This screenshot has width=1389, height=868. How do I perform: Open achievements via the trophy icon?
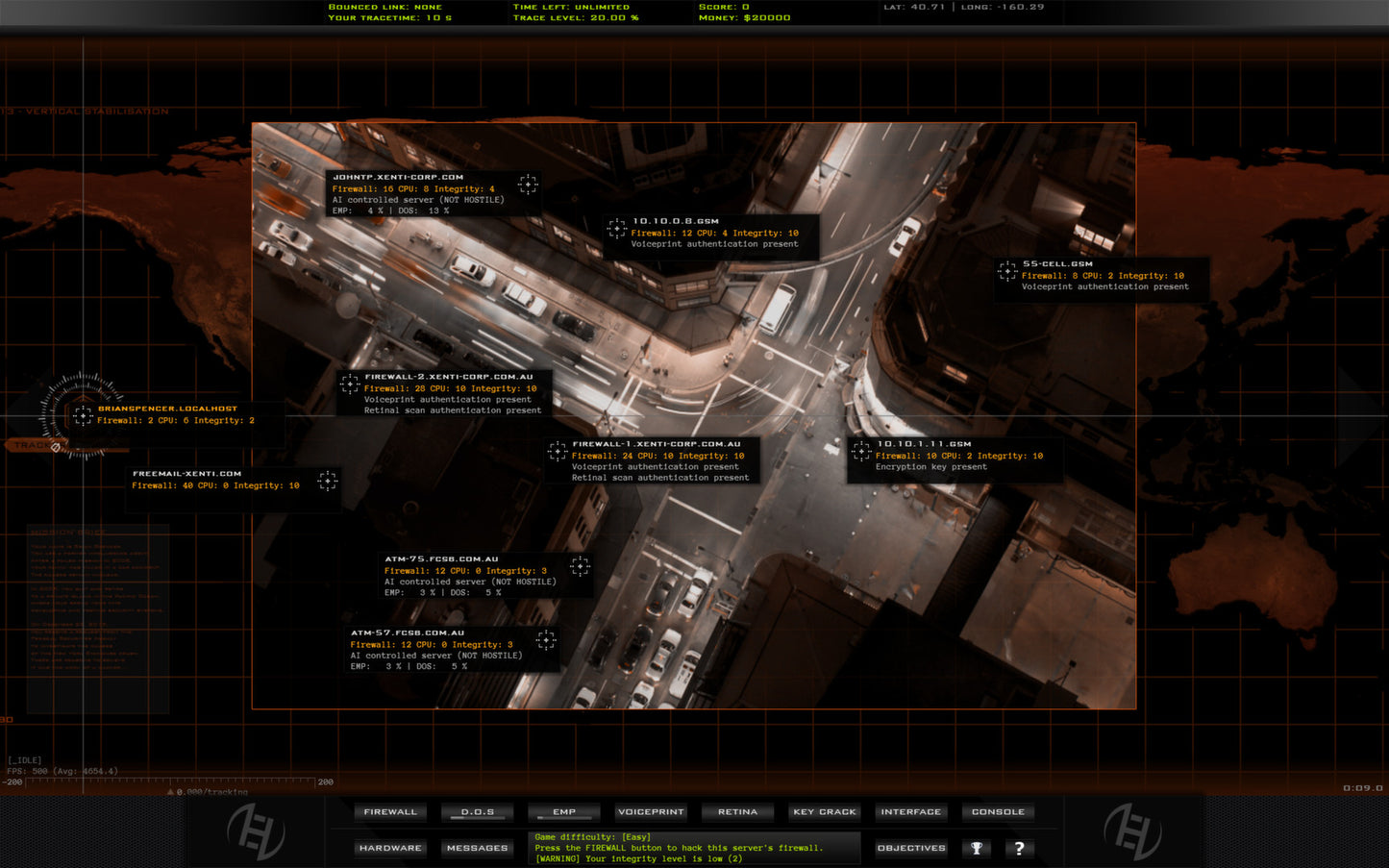(979, 848)
